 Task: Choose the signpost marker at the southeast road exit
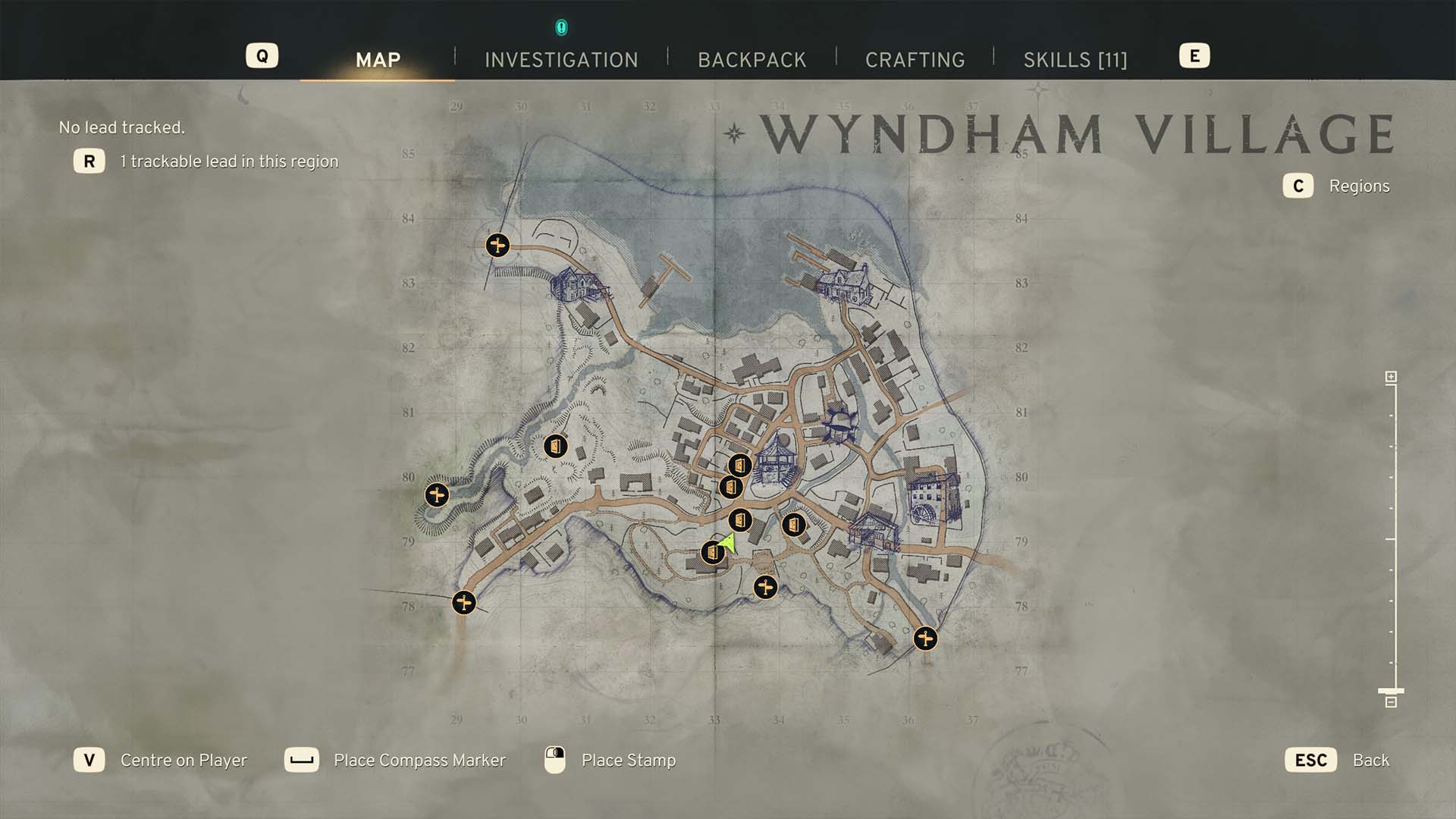(x=924, y=639)
